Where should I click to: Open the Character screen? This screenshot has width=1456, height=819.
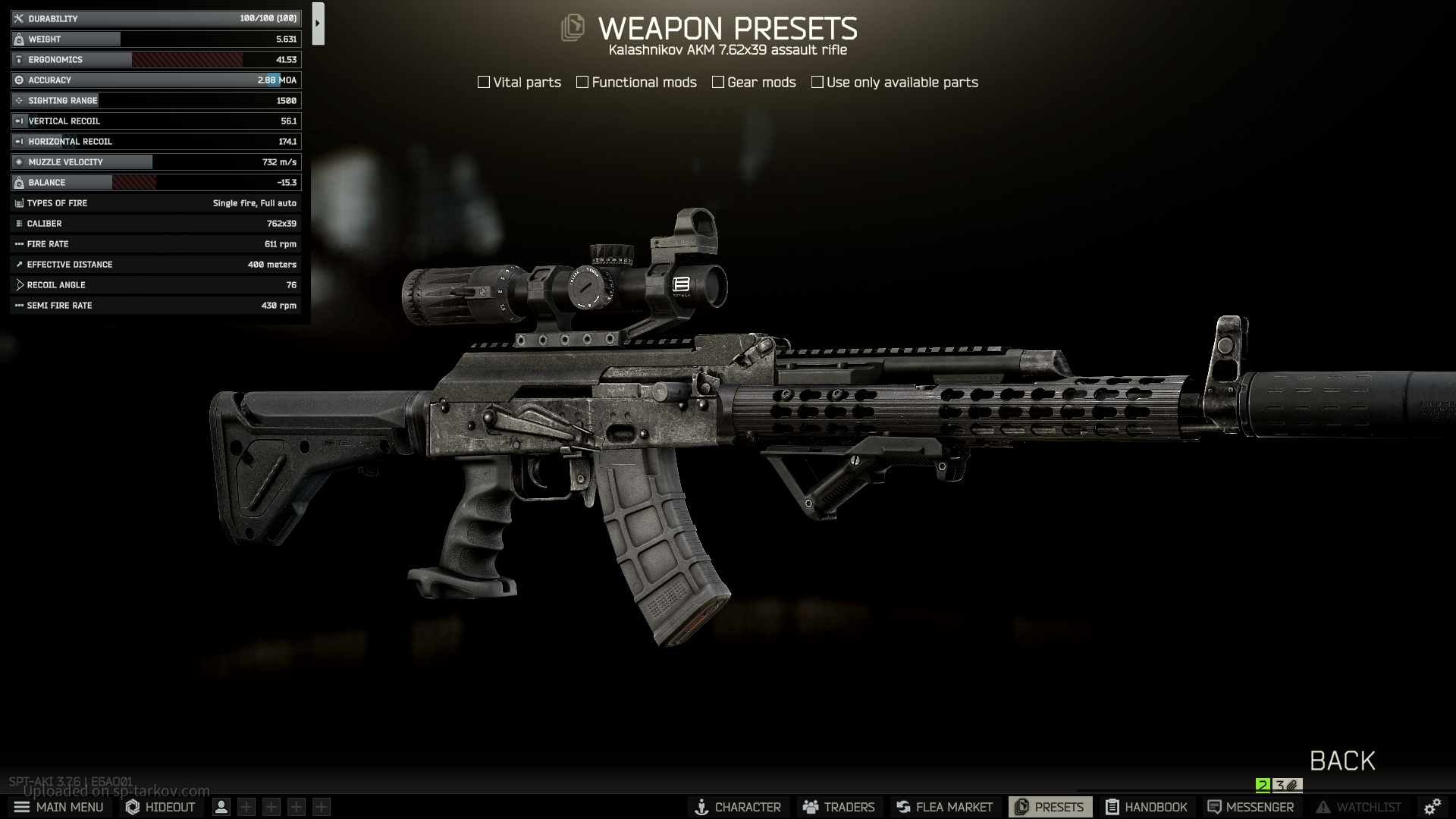pyautogui.click(x=738, y=807)
